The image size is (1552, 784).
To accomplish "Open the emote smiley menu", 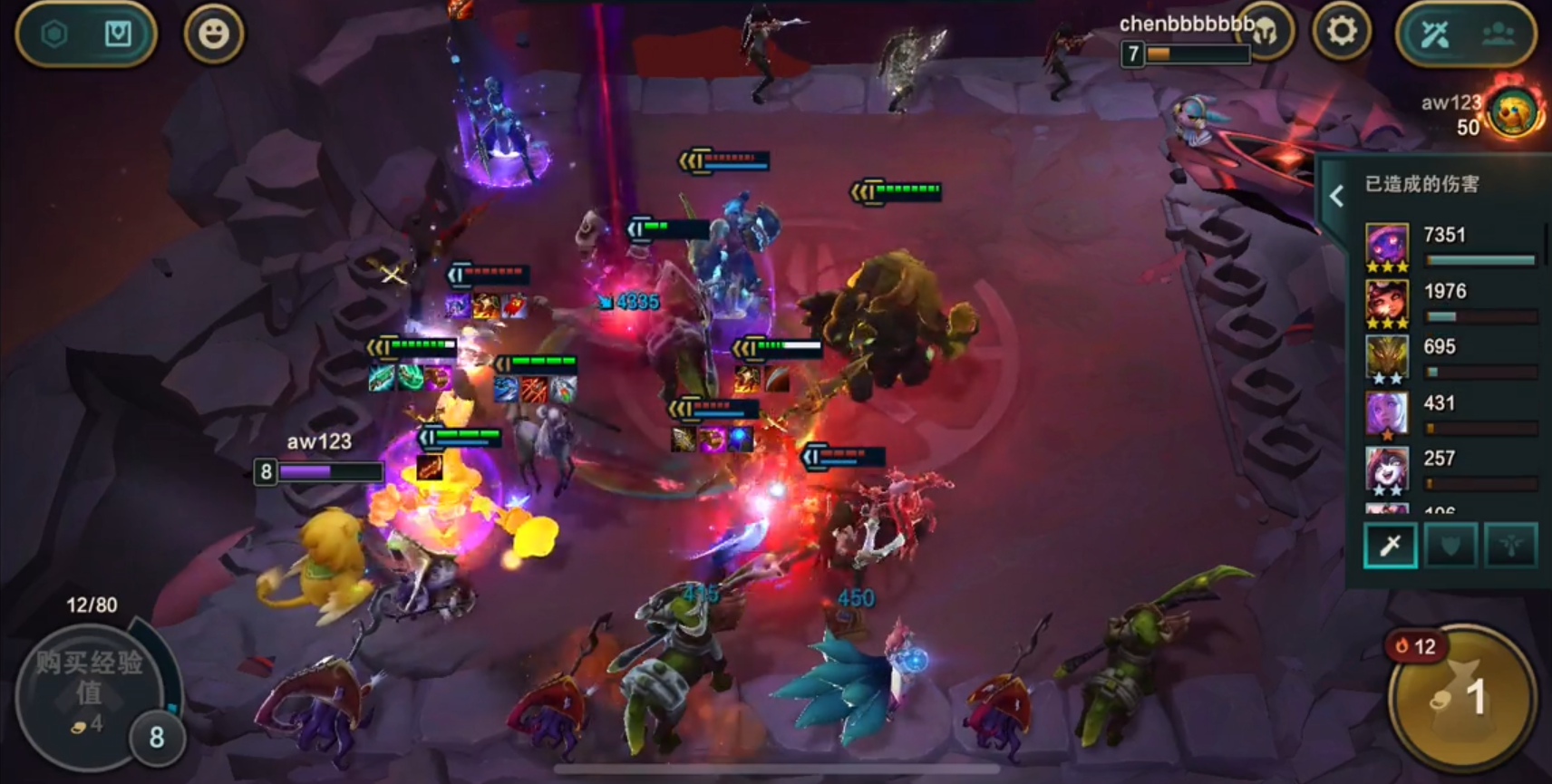I will (214, 34).
